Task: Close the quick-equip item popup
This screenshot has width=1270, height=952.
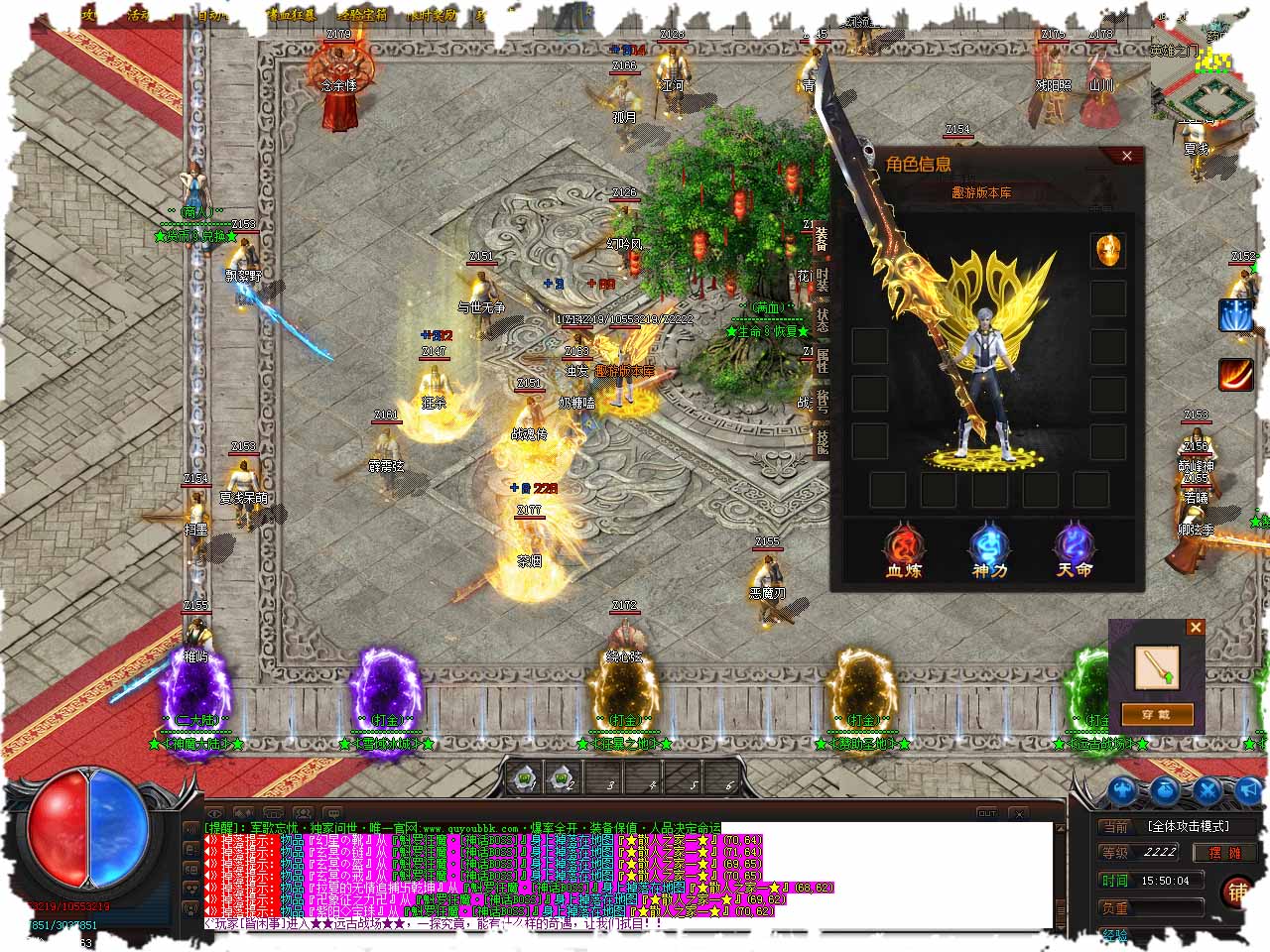Action: 1196,627
